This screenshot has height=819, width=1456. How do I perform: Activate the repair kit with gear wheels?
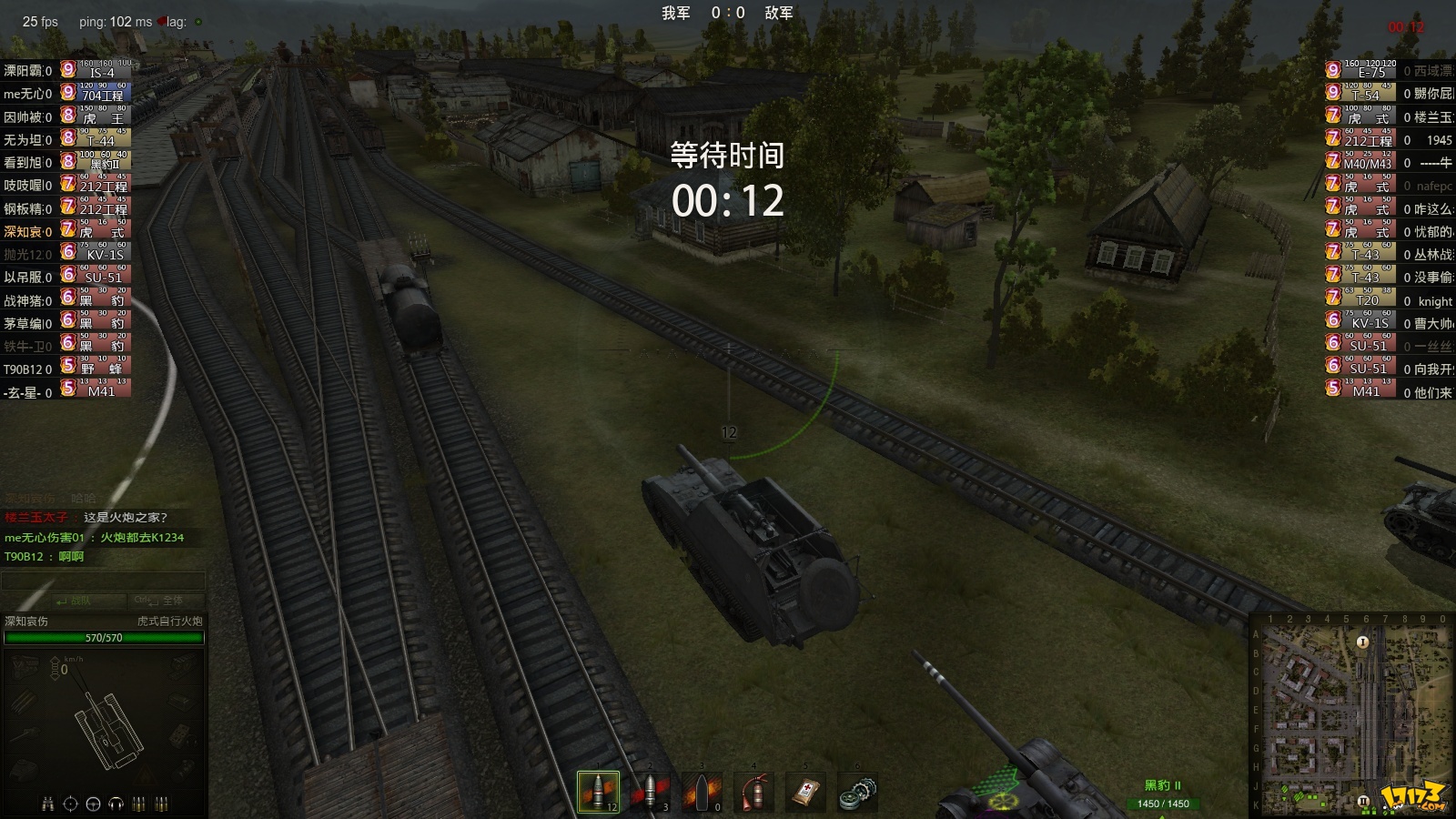point(857,792)
